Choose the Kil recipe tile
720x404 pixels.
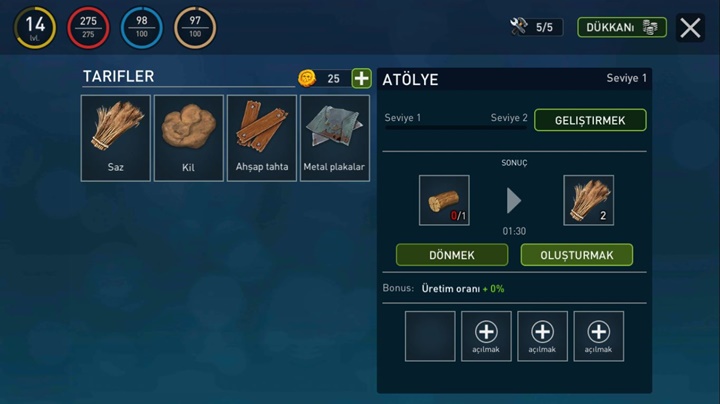point(188,138)
